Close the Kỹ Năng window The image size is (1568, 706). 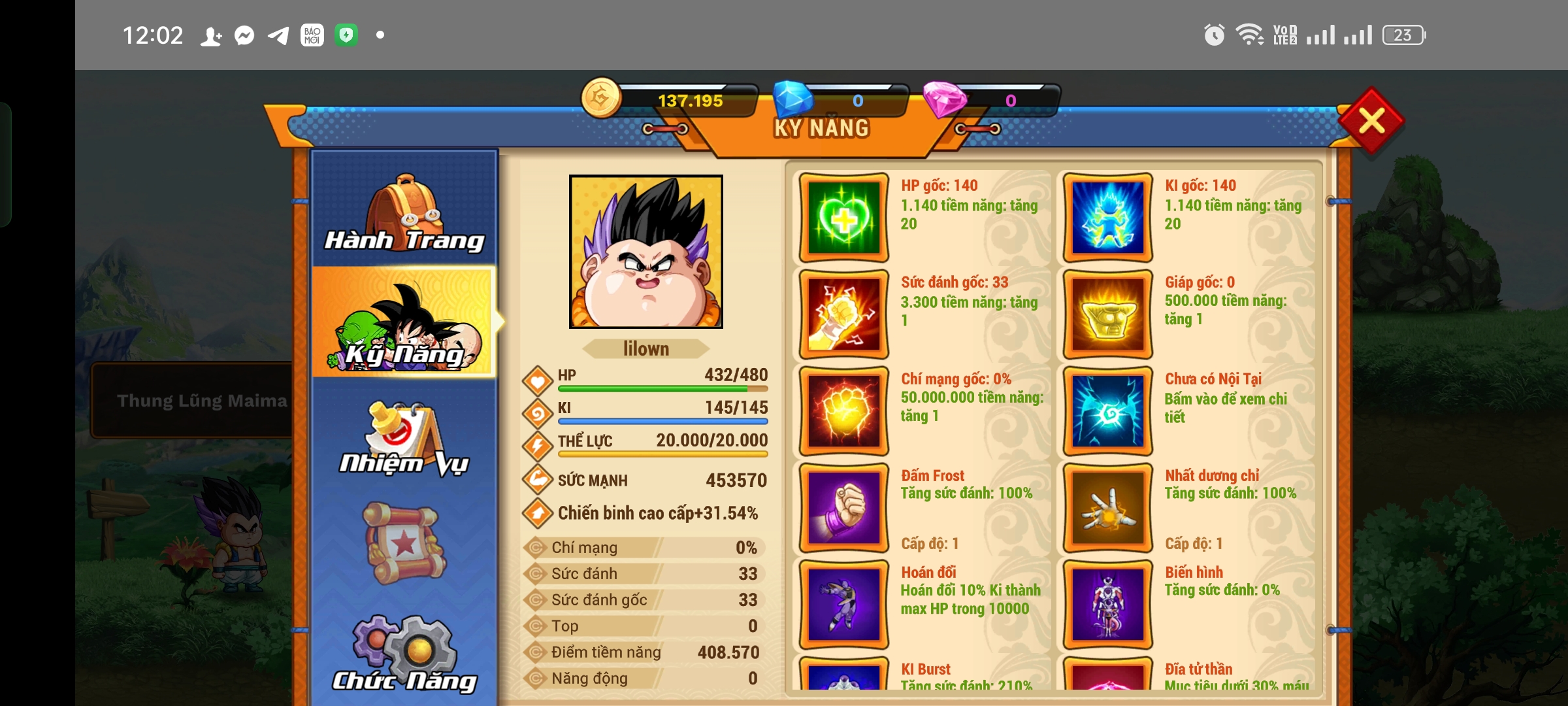click(x=1371, y=121)
